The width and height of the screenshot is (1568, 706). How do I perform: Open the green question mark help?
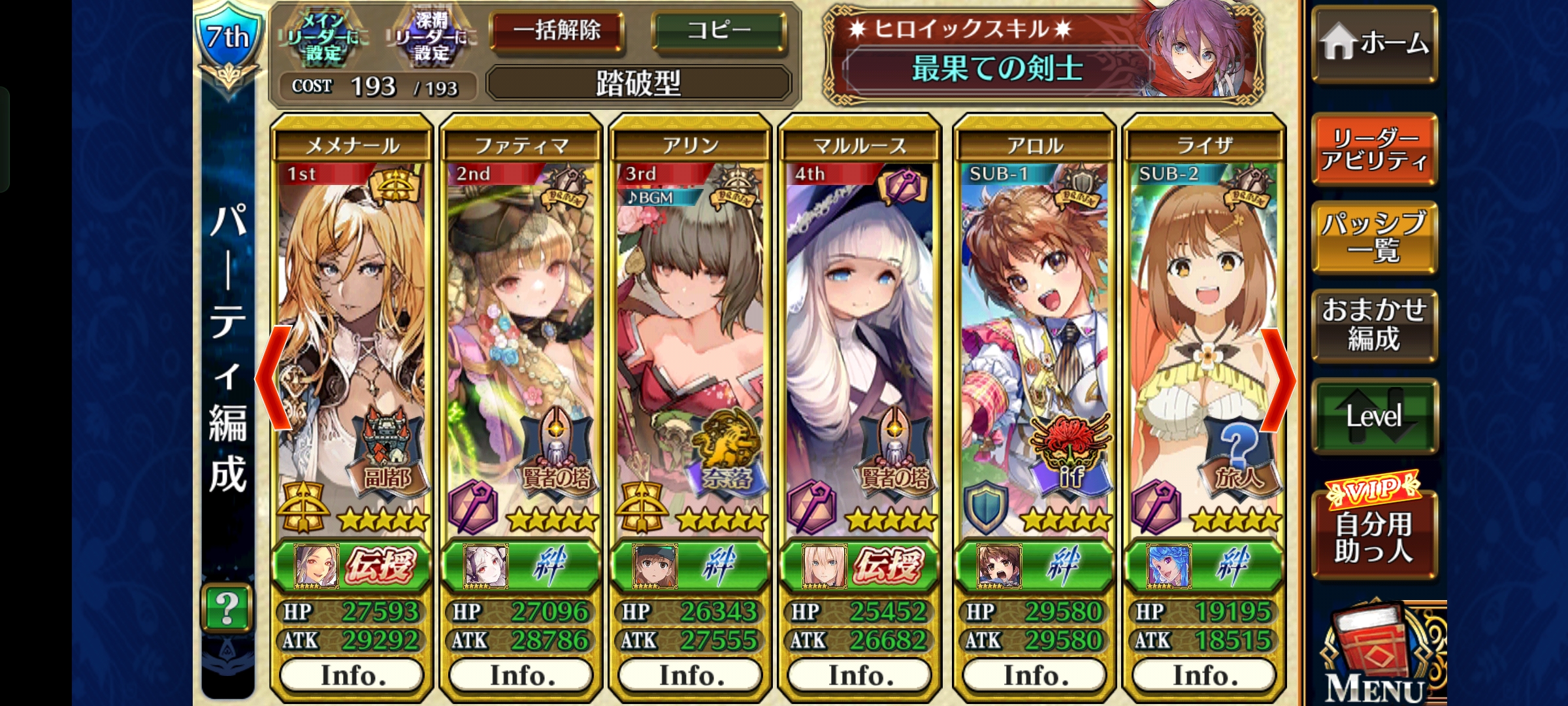(226, 608)
